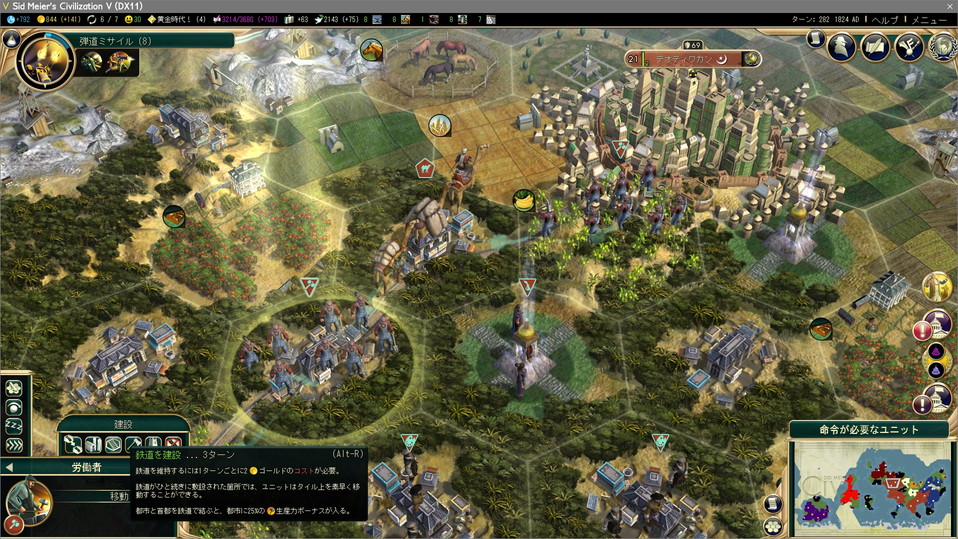Image resolution: width=958 pixels, height=539 pixels.
Task: Put the worker to sleep
Action: [14, 427]
